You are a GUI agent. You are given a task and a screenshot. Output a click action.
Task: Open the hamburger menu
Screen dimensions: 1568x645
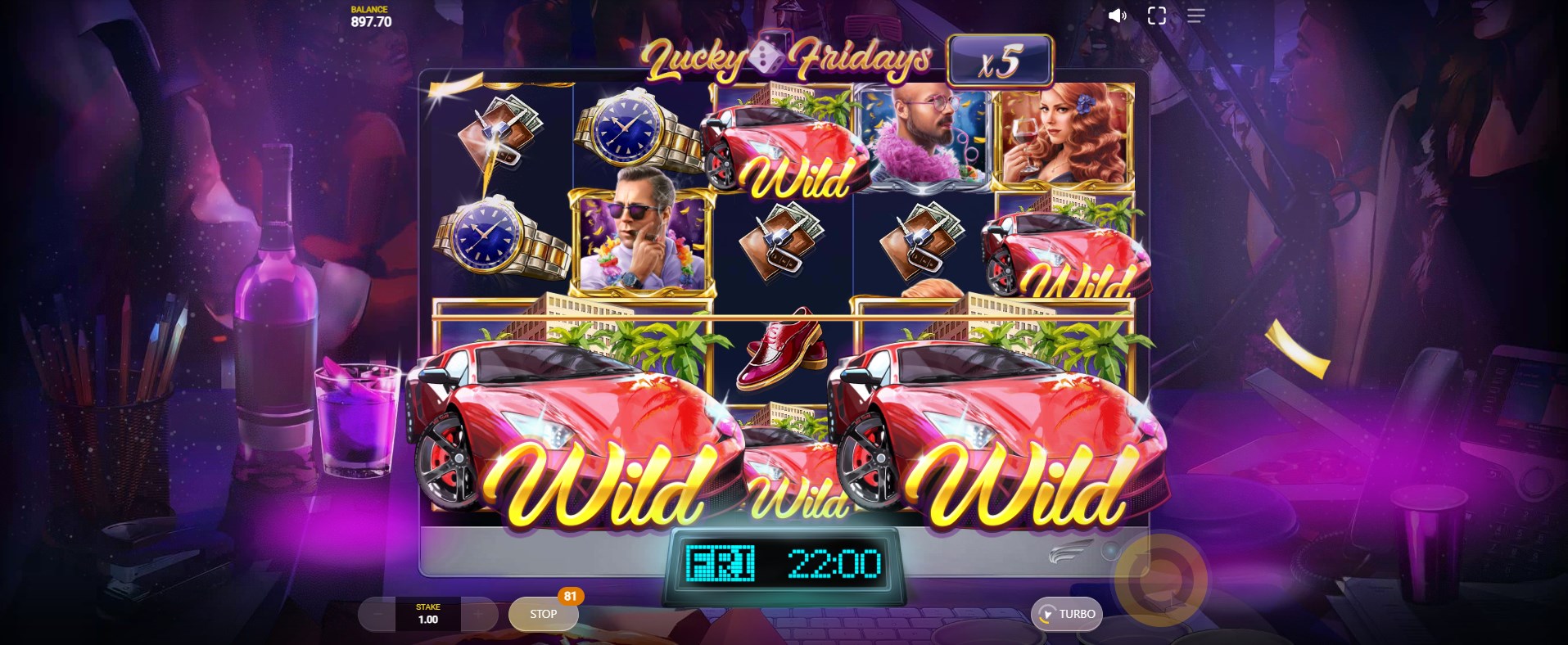1195,16
